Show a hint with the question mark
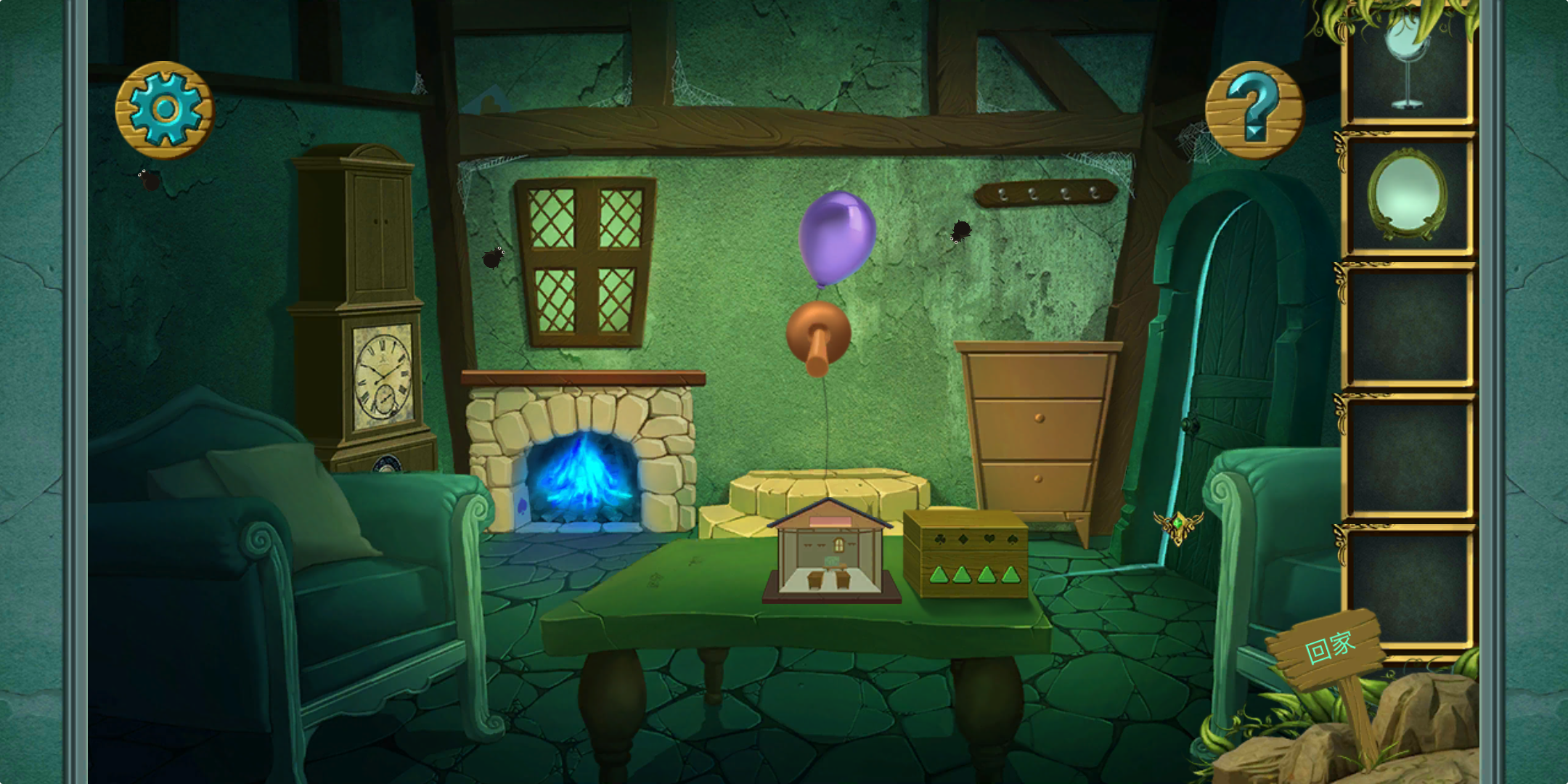The height and width of the screenshot is (784, 1568). point(1254,110)
